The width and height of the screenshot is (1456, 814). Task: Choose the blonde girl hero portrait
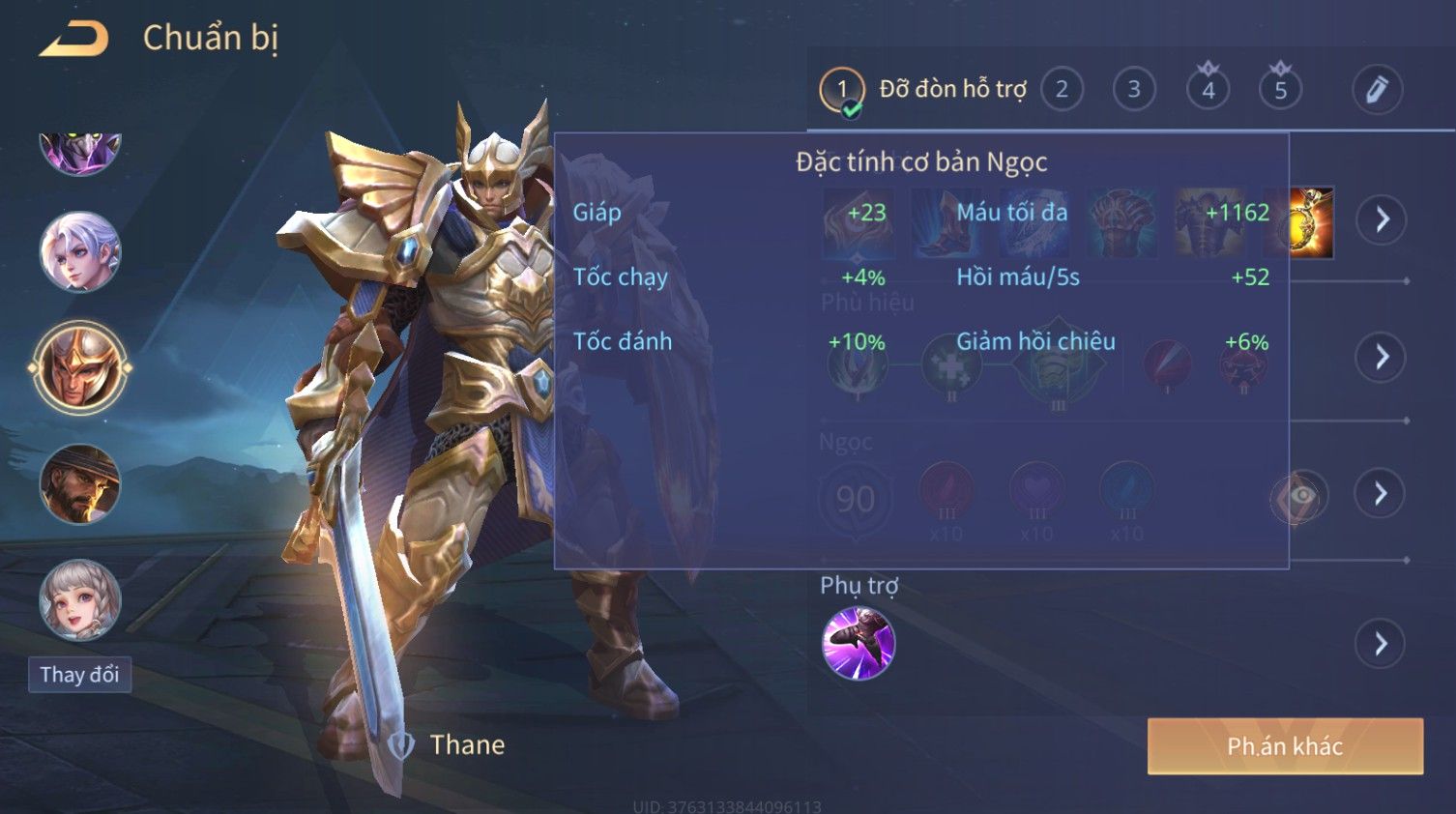click(x=79, y=600)
